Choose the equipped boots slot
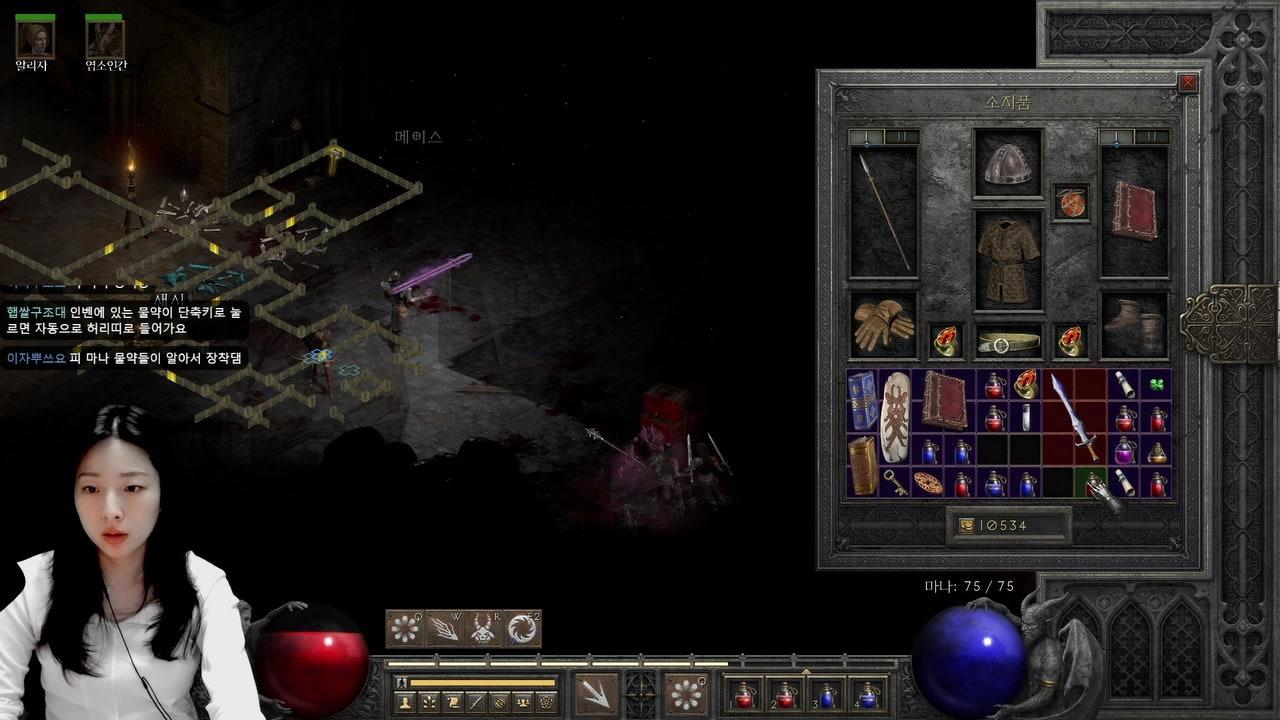This screenshot has width=1280, height=720. click(x=1135, y=325)
